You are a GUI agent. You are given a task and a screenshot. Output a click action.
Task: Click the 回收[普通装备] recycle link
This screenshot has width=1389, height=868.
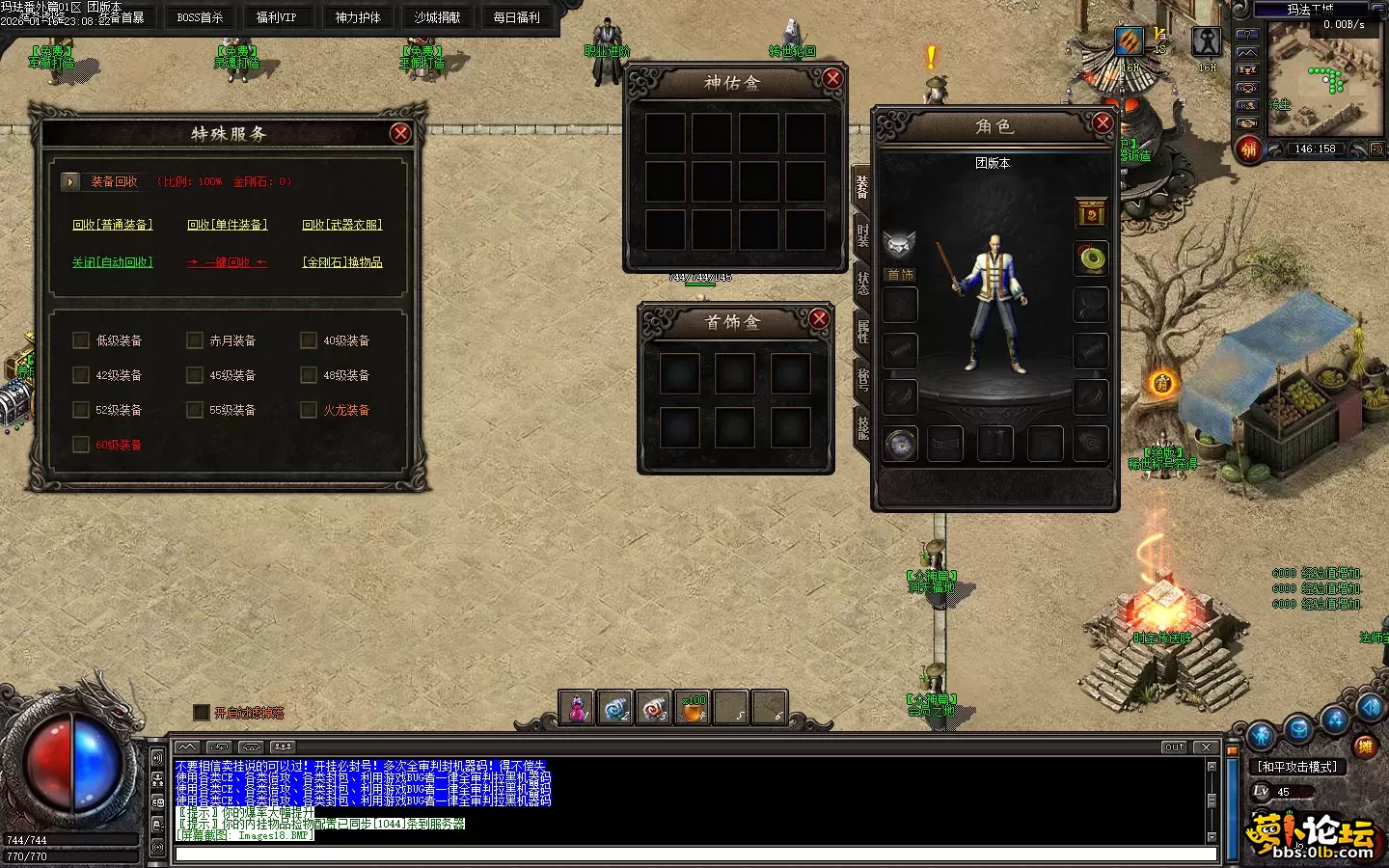[x=112, y=225]
